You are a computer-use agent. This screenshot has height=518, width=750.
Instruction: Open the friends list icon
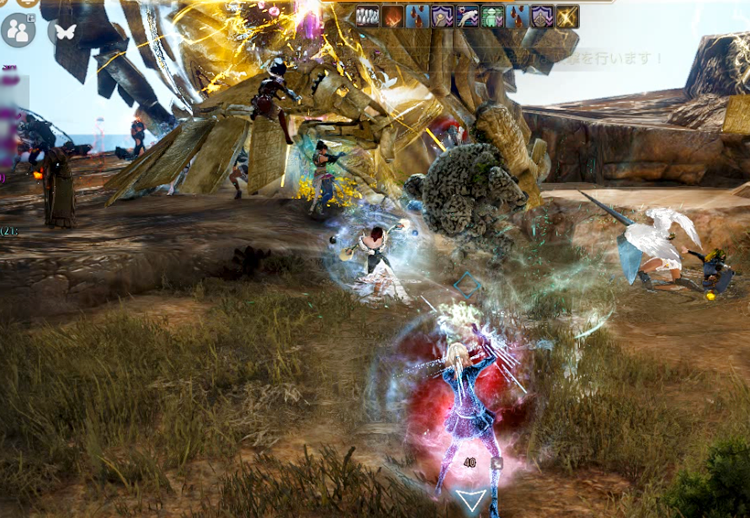tap(18, 30)
